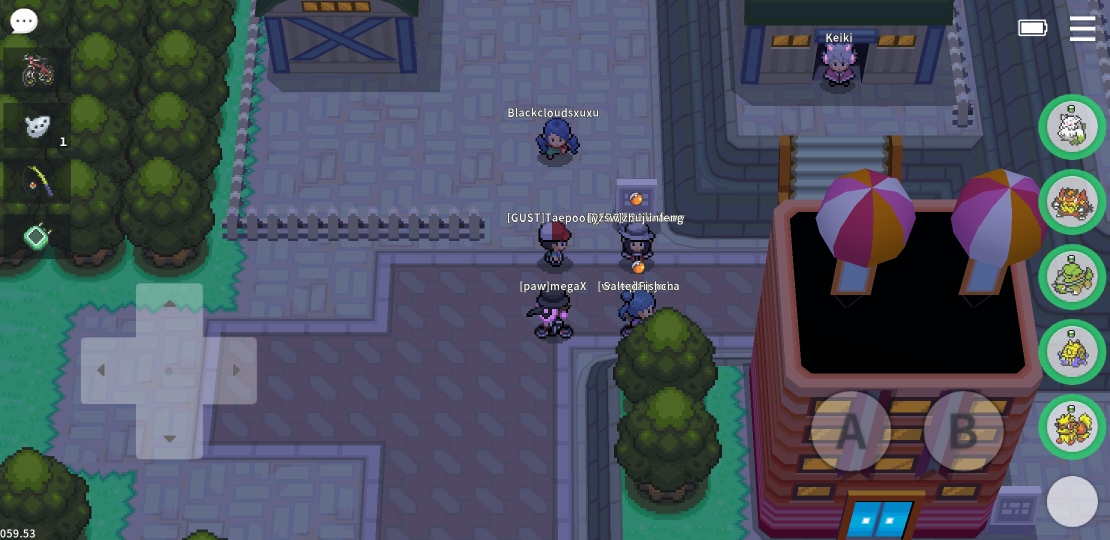The image size is (1110, 540).
Task: Activate the green dowsing device item
Action: tap(37, 236)
